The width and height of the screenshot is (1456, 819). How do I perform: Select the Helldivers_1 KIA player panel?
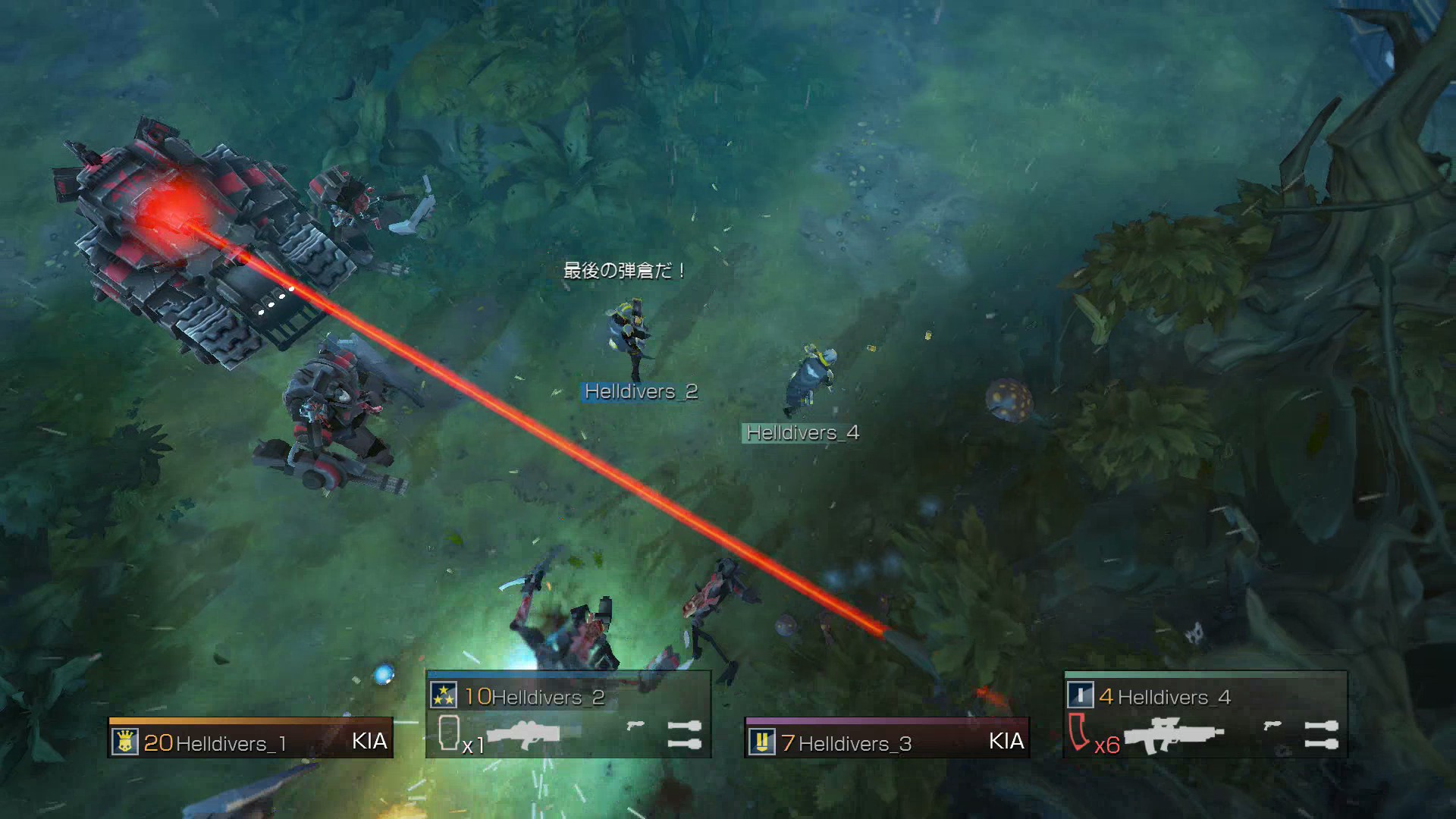click(x=250, y=738)
